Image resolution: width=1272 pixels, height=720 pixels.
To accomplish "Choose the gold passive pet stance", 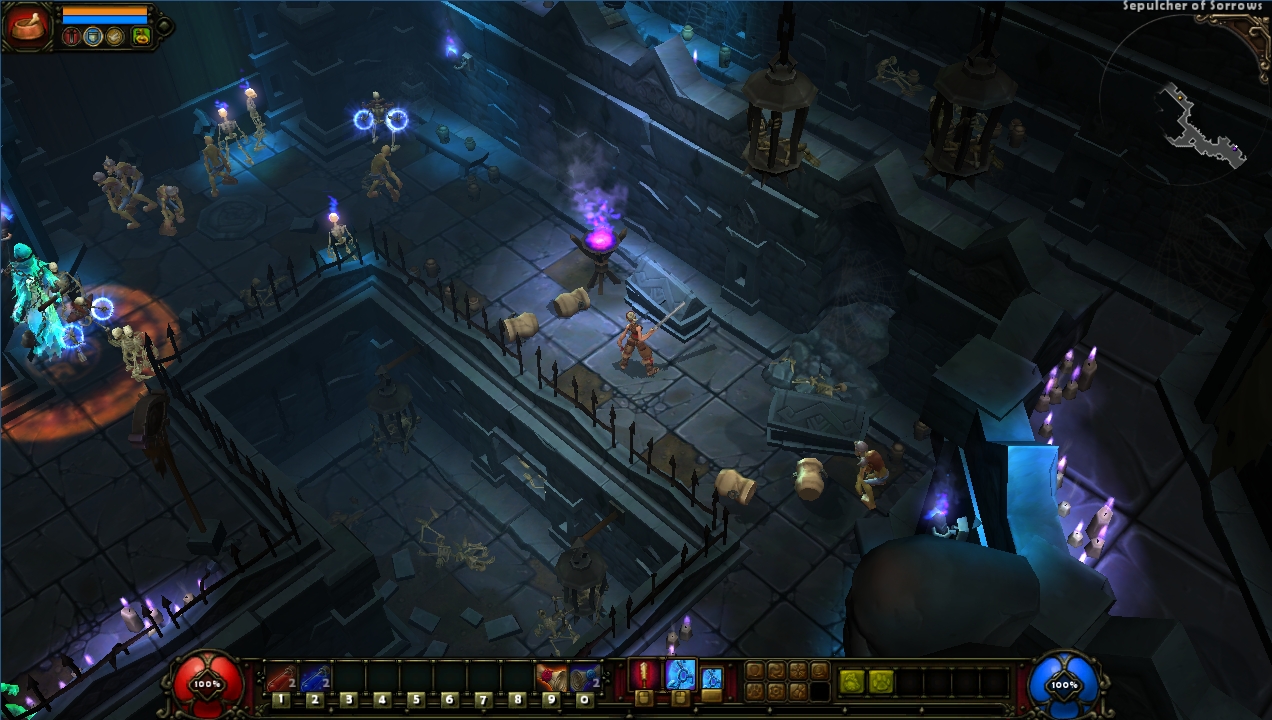I will point(116,37).
